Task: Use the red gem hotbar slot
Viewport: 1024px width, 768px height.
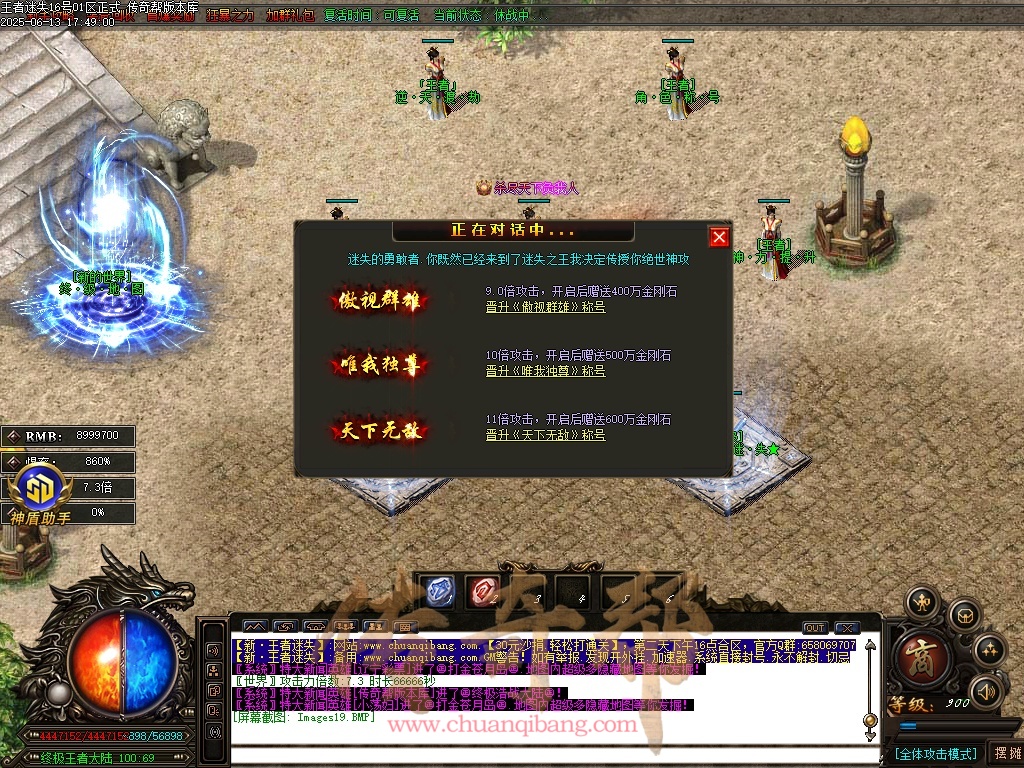Action: [x=485, y=591]
